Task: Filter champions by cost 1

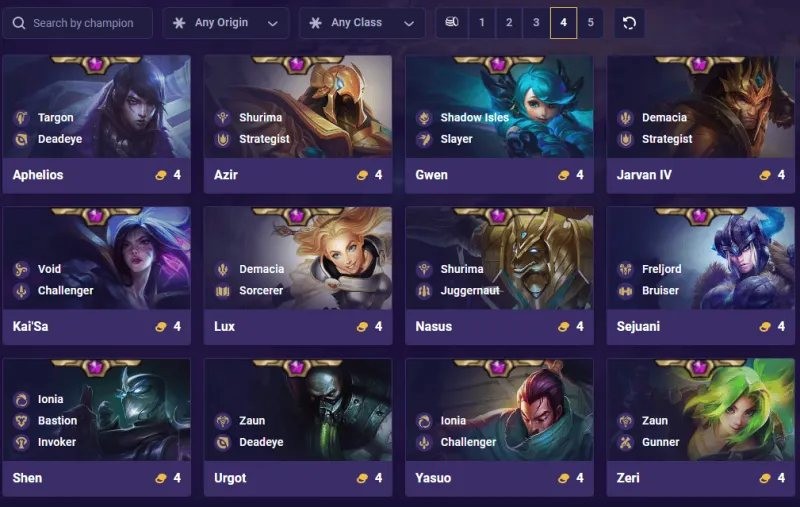Action: 482,23
